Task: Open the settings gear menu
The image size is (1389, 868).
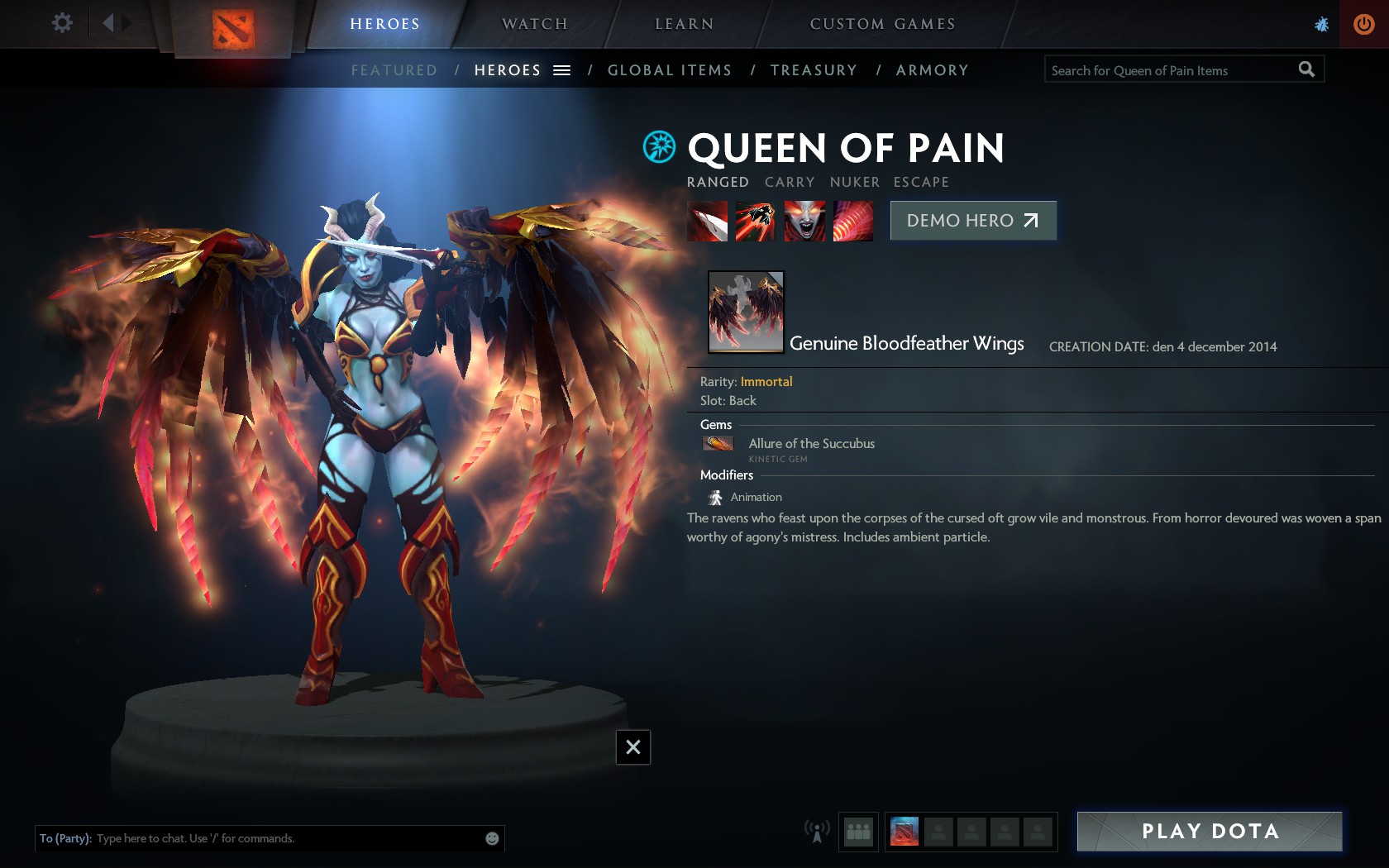Action: pos(62,22)
